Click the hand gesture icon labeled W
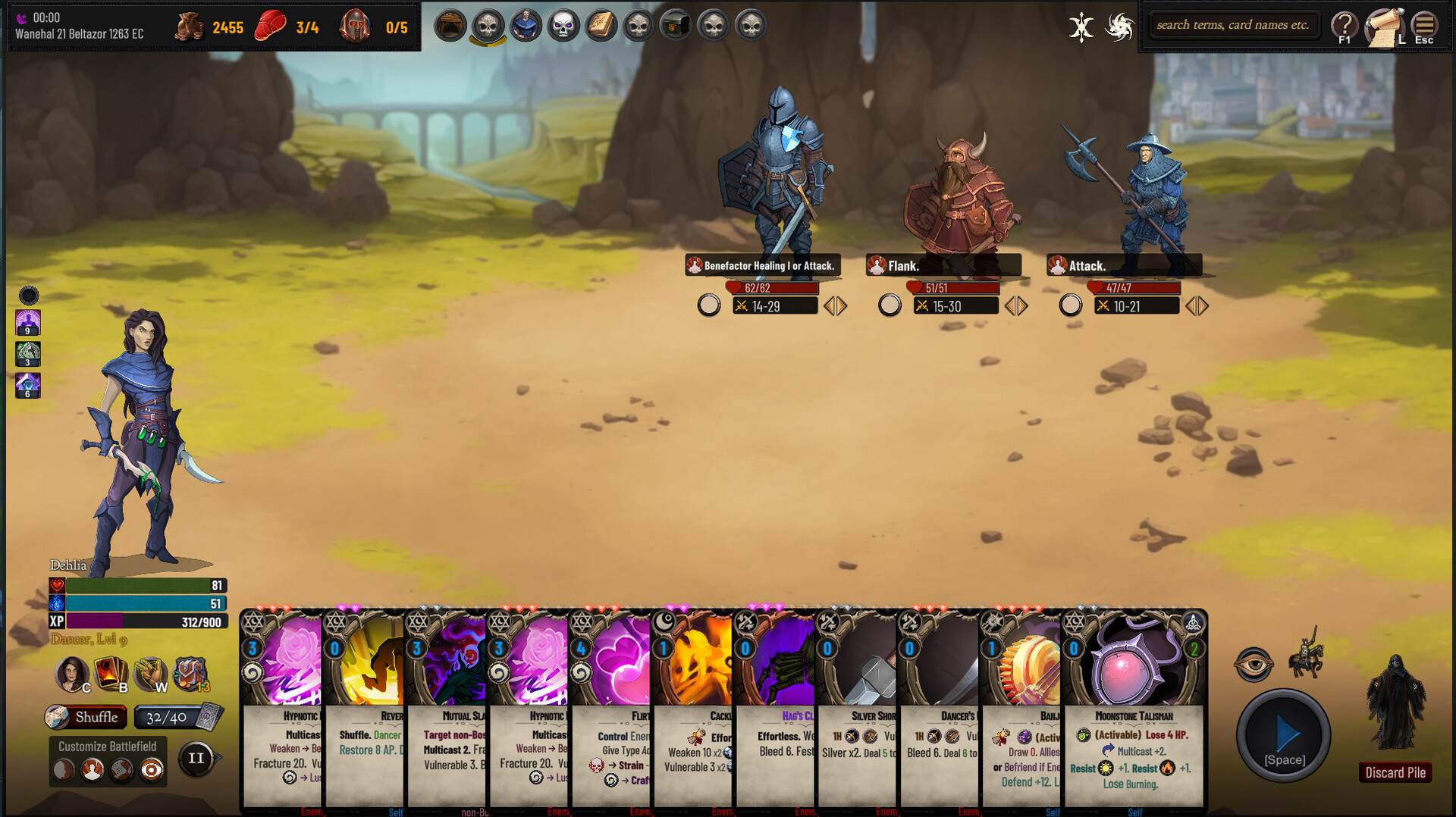This screenshot has width=1456, height=817. [149, 675]
